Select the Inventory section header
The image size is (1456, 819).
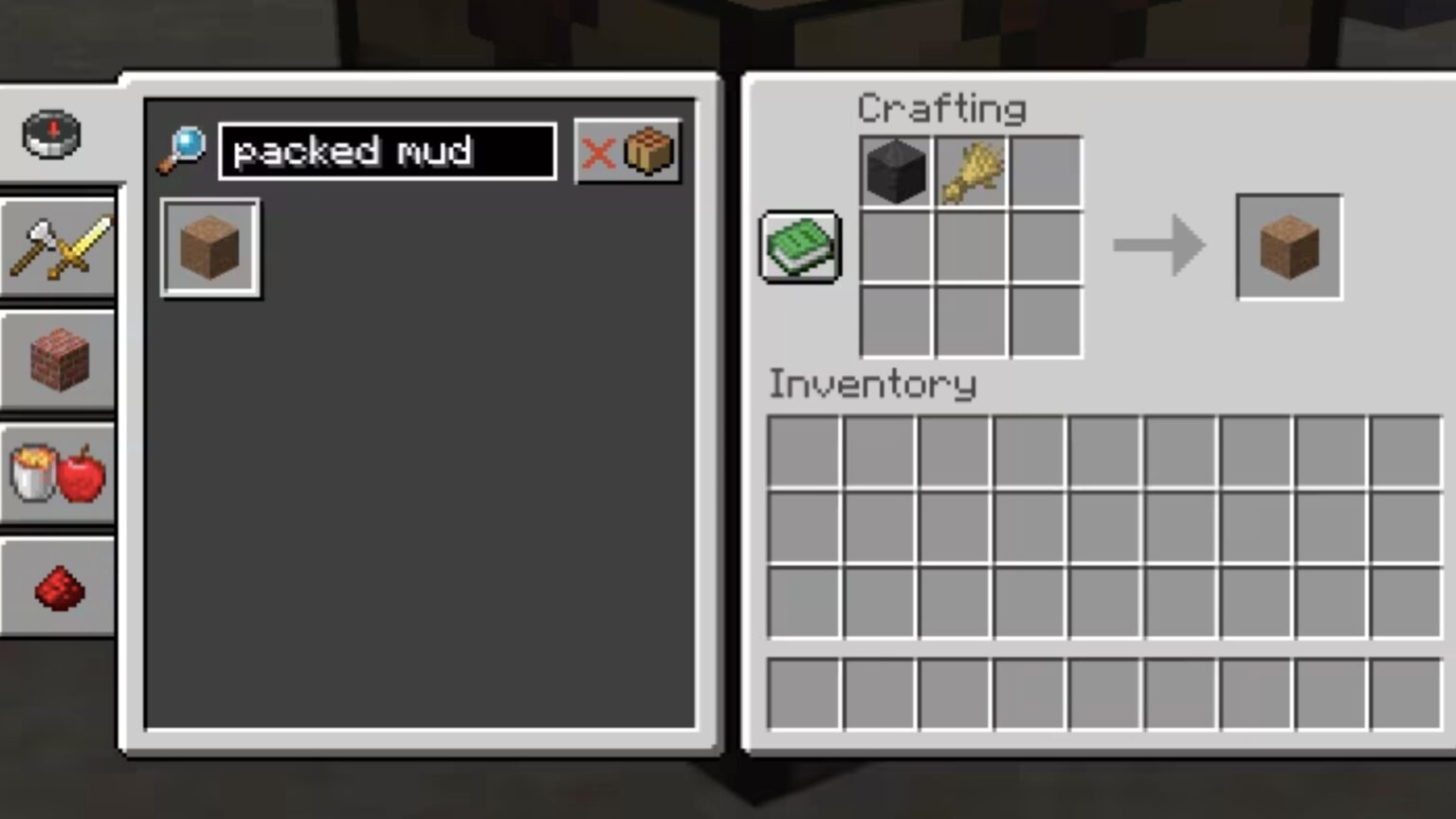[x=872, y=384]
